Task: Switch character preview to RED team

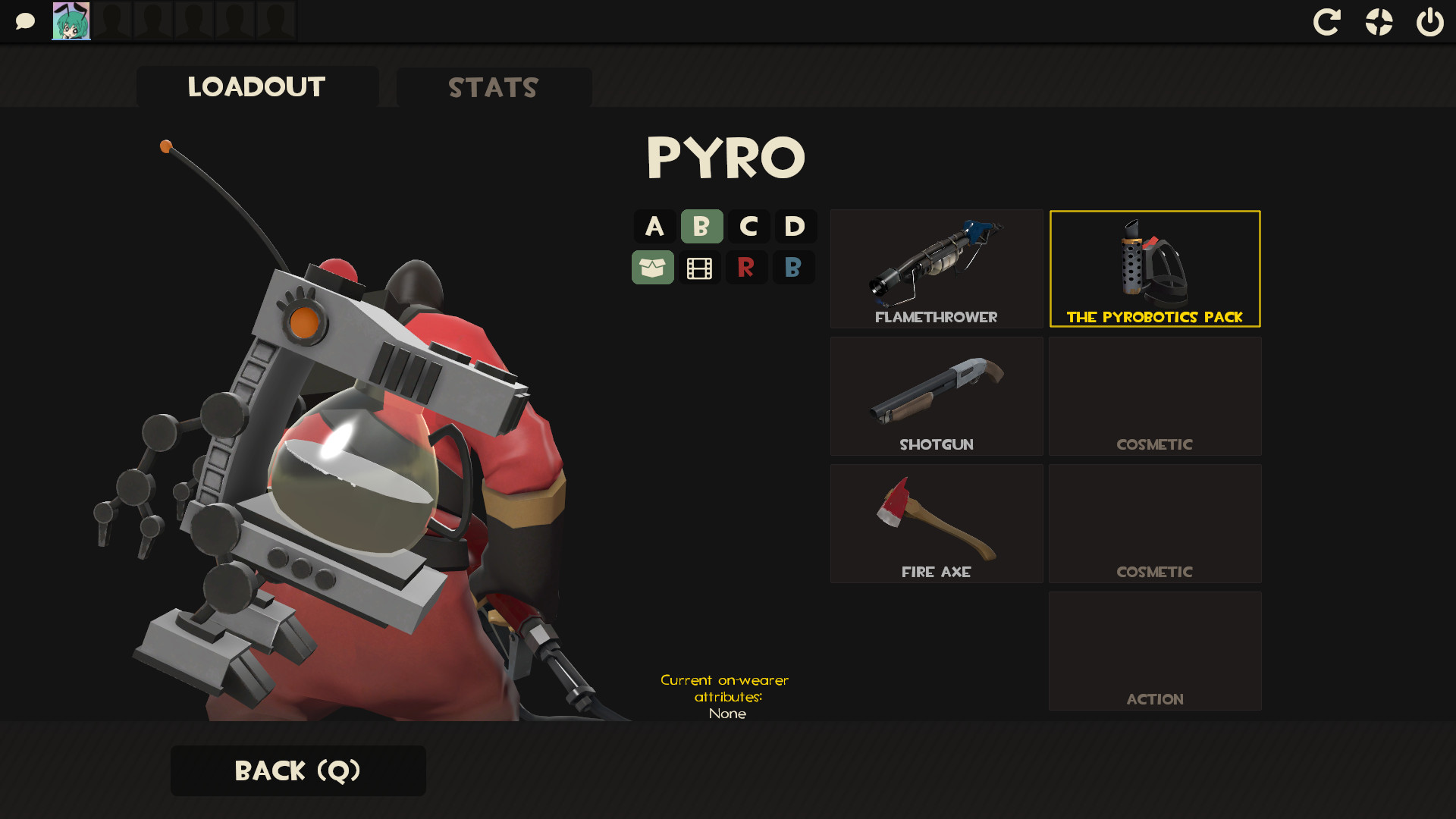Action: tap(747, 267)
